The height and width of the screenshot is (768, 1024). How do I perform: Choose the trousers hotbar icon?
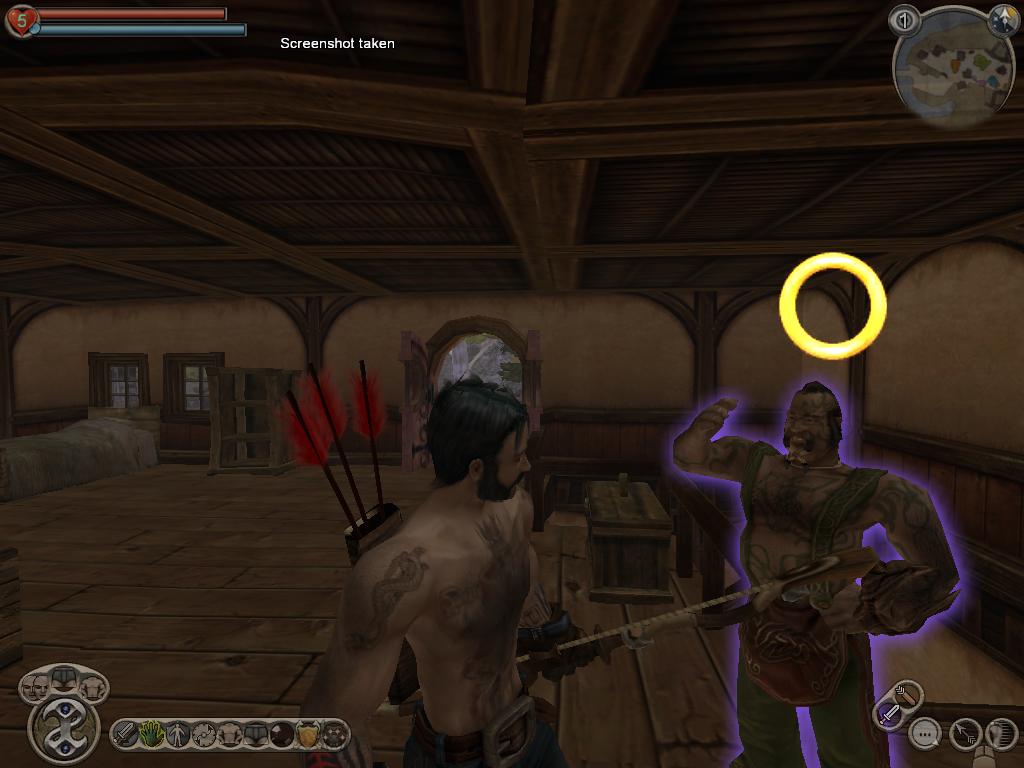(x=257, y=734)
